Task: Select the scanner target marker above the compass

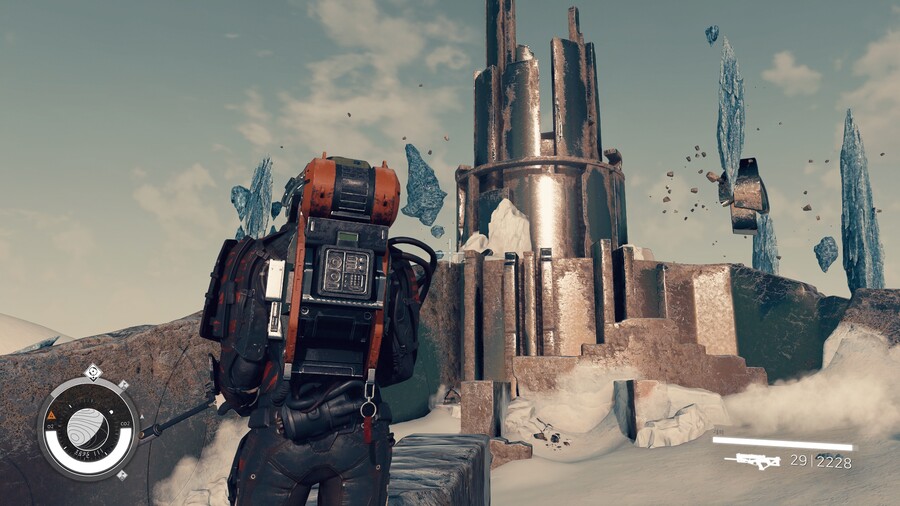Action: click(92, 372)
